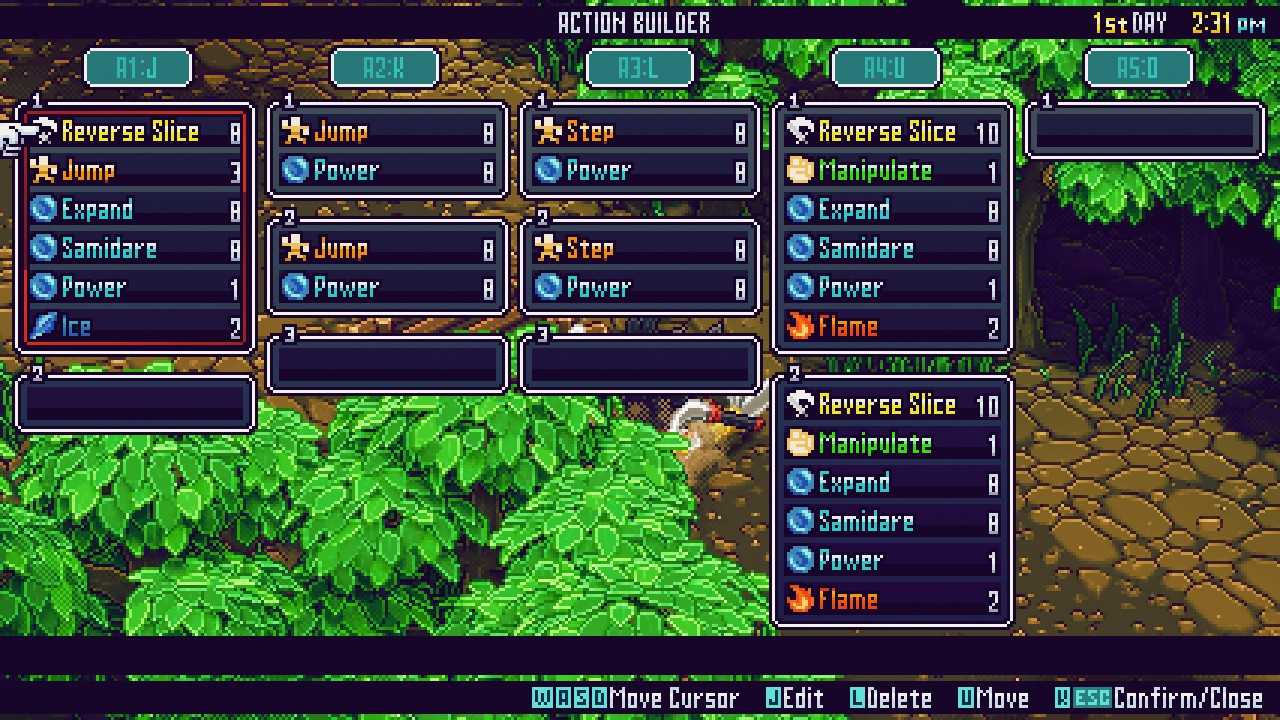The height and width of the screenshot is (720, 1280).
Task: Click the empty slot under A5:O
Action: (1145, 132)
